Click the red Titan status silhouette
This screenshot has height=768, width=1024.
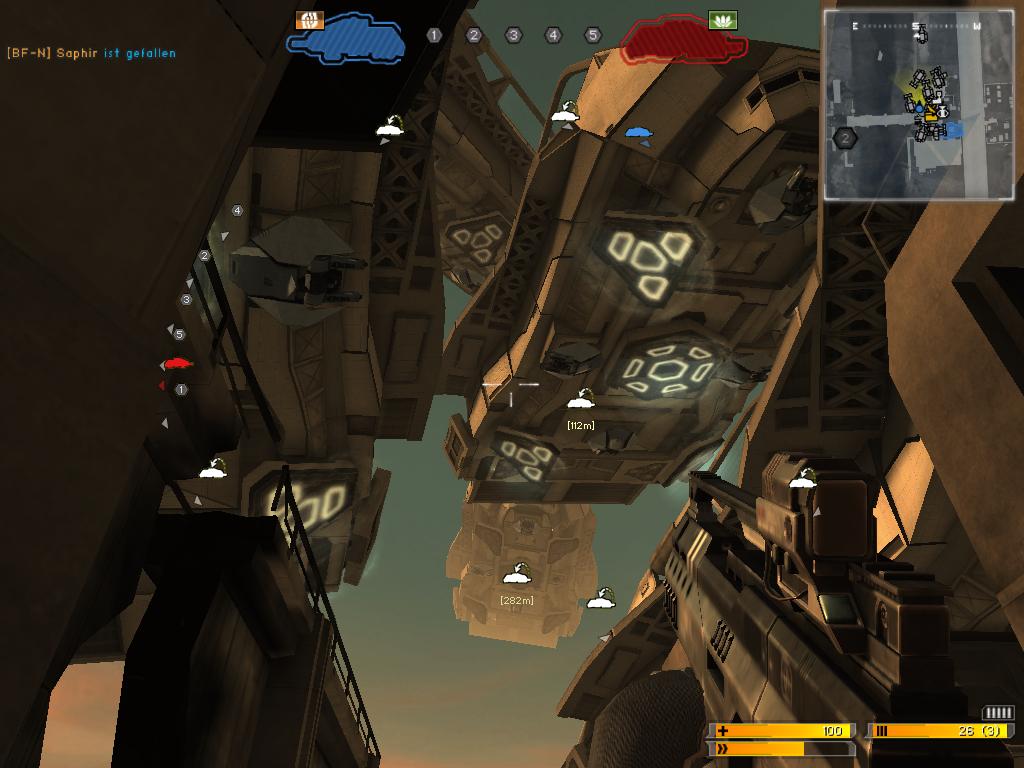tap(685, 39)
